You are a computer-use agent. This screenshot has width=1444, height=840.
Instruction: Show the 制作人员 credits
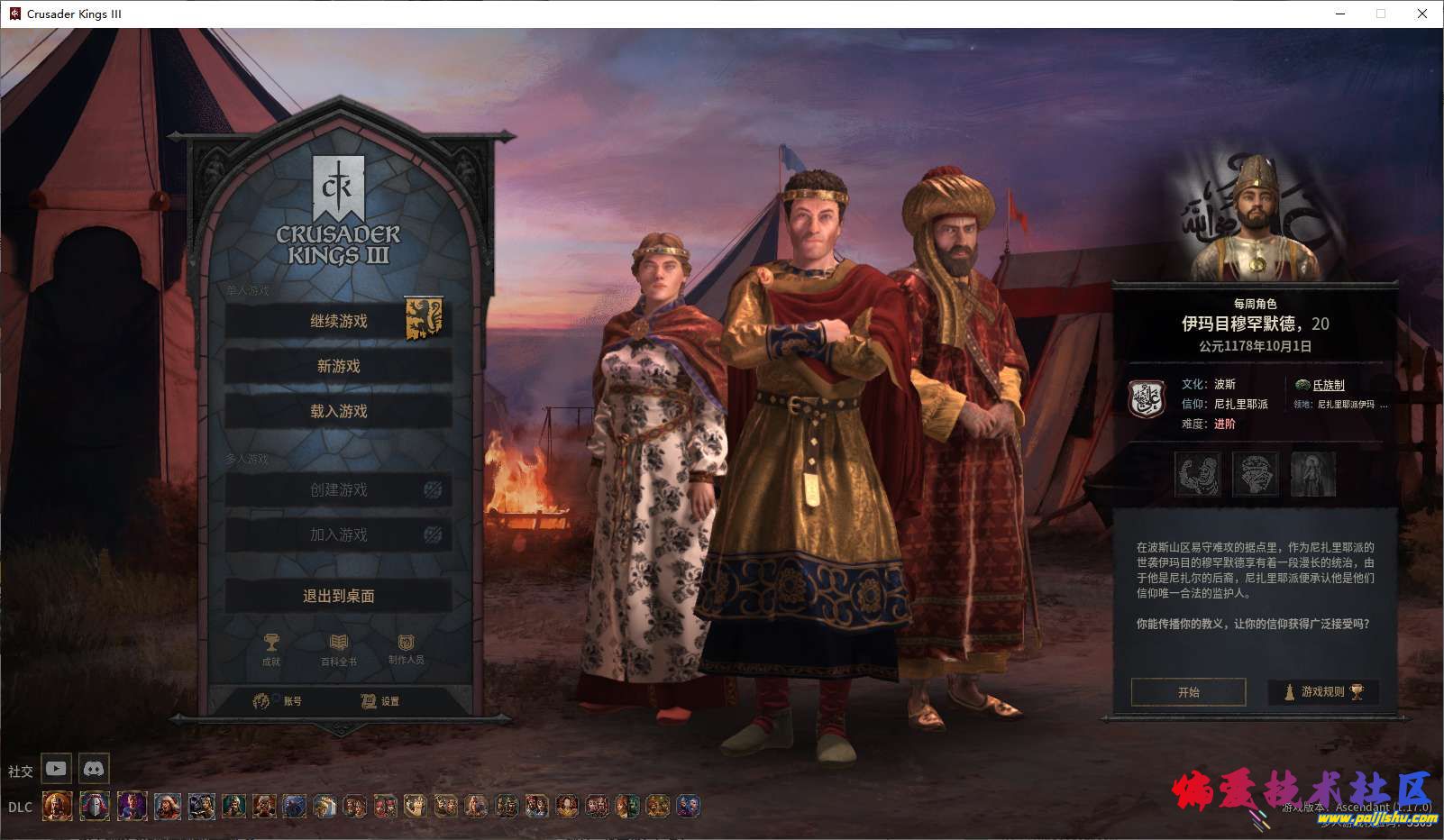(x=406, y=648)
